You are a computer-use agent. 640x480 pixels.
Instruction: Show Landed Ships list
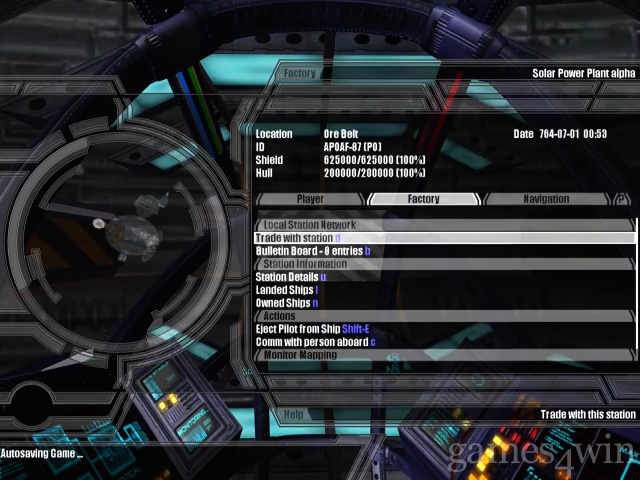coord(286,290)
